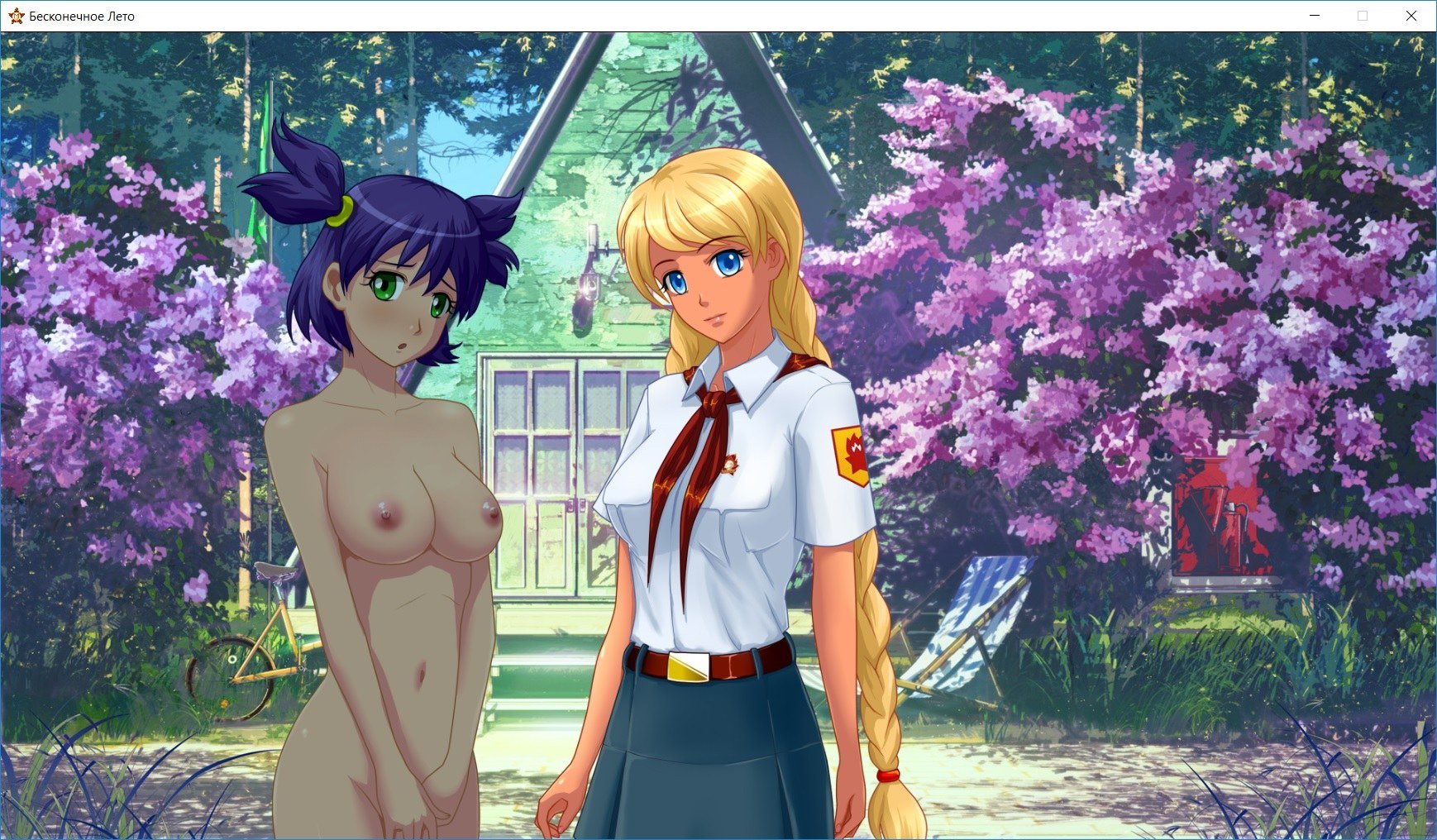This screenshot has width=1437, height=840.
Task: Close the Бесконечное Лето window
Action: click(x=1411, y=16)
